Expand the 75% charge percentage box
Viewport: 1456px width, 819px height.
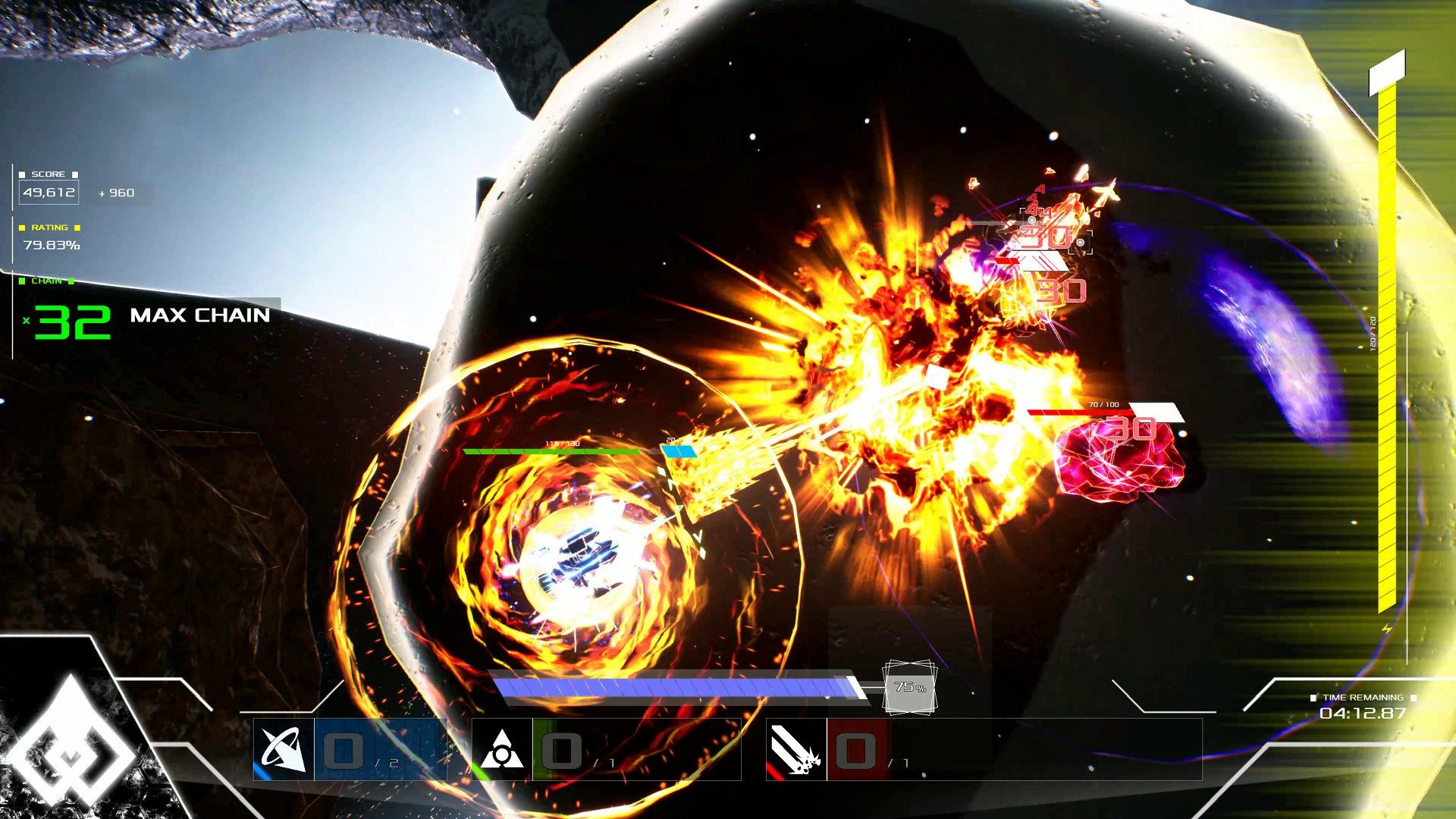(x=909, y=689)
